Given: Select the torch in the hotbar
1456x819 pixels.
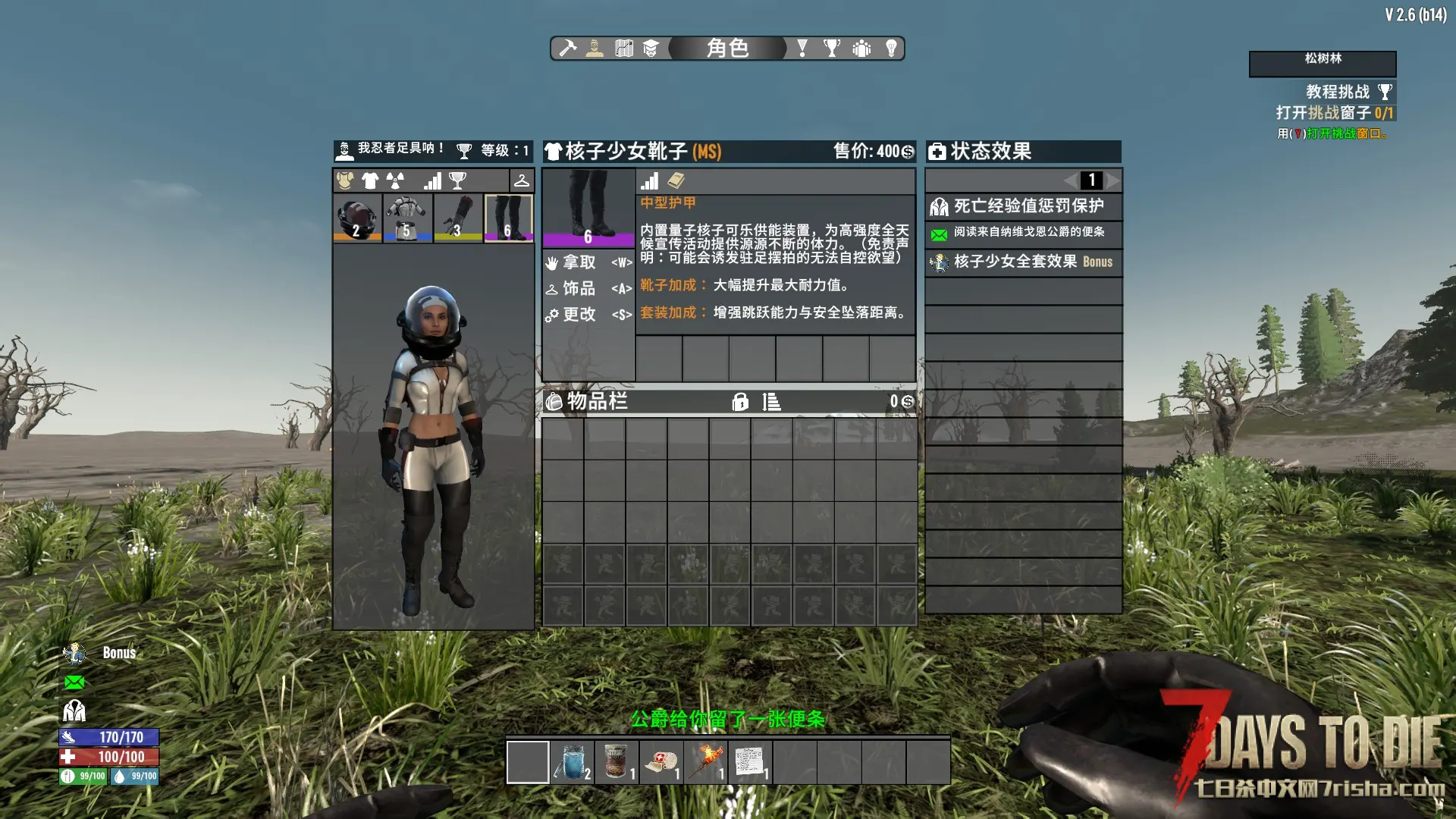Looking at the screenshot, I should click(x=706, y=762).
